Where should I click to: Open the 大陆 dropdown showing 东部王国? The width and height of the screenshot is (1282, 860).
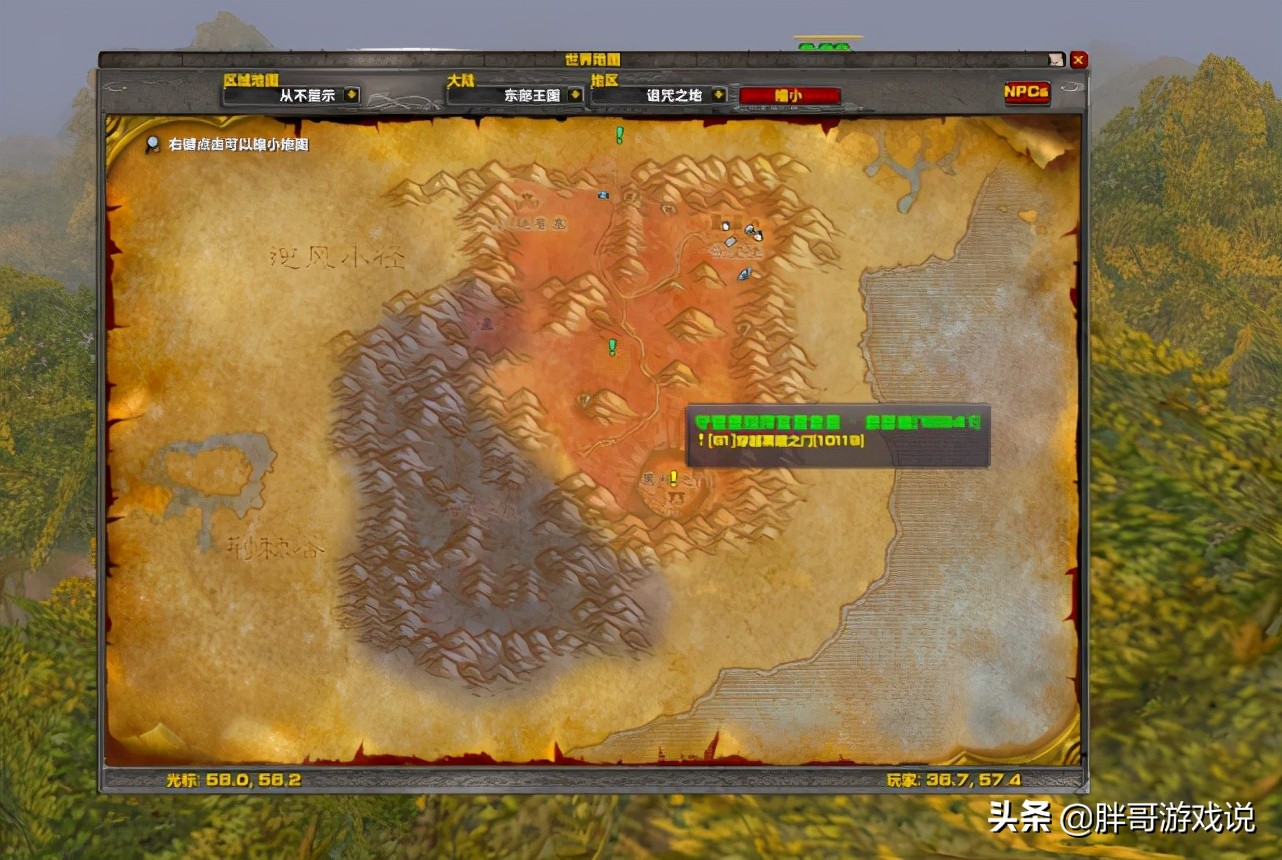575,95
